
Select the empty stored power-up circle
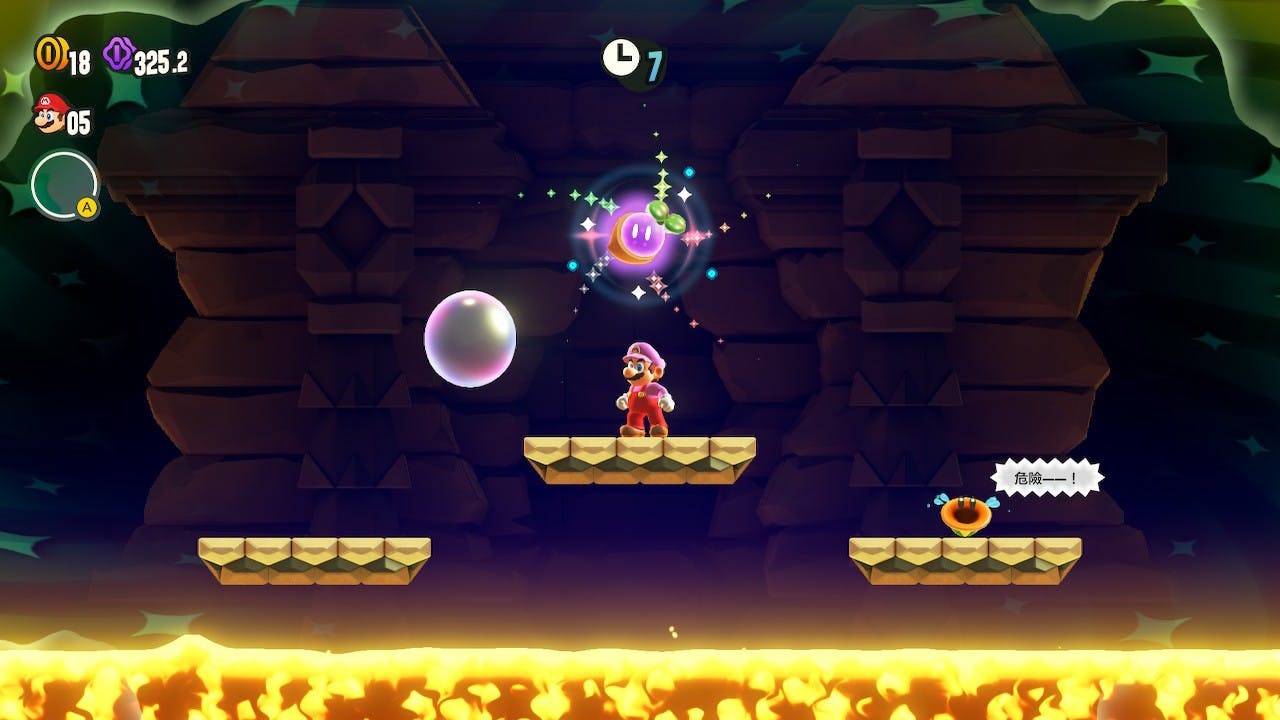tap(64, 184)
